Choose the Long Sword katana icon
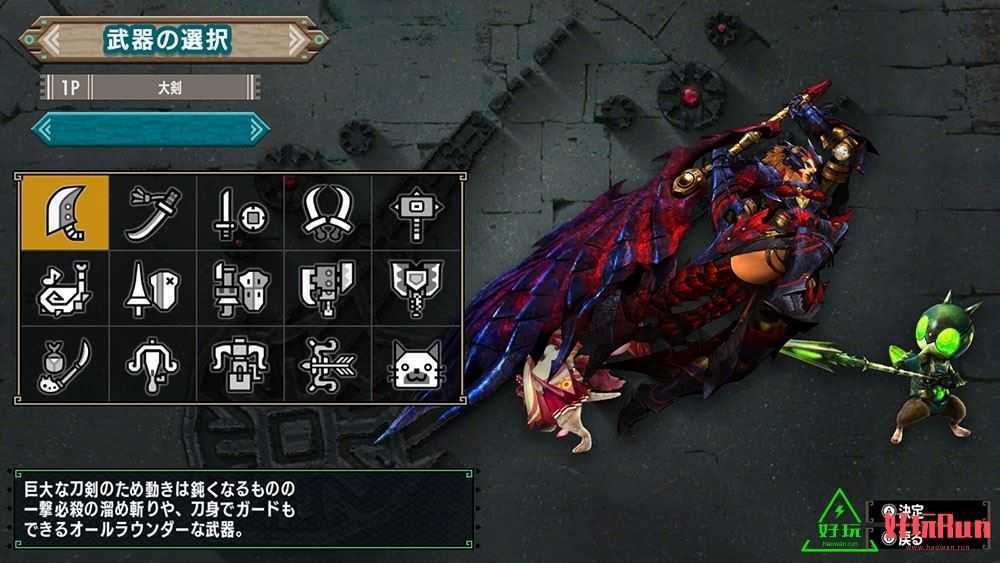The image size is (1000, 563). point(150,212)
